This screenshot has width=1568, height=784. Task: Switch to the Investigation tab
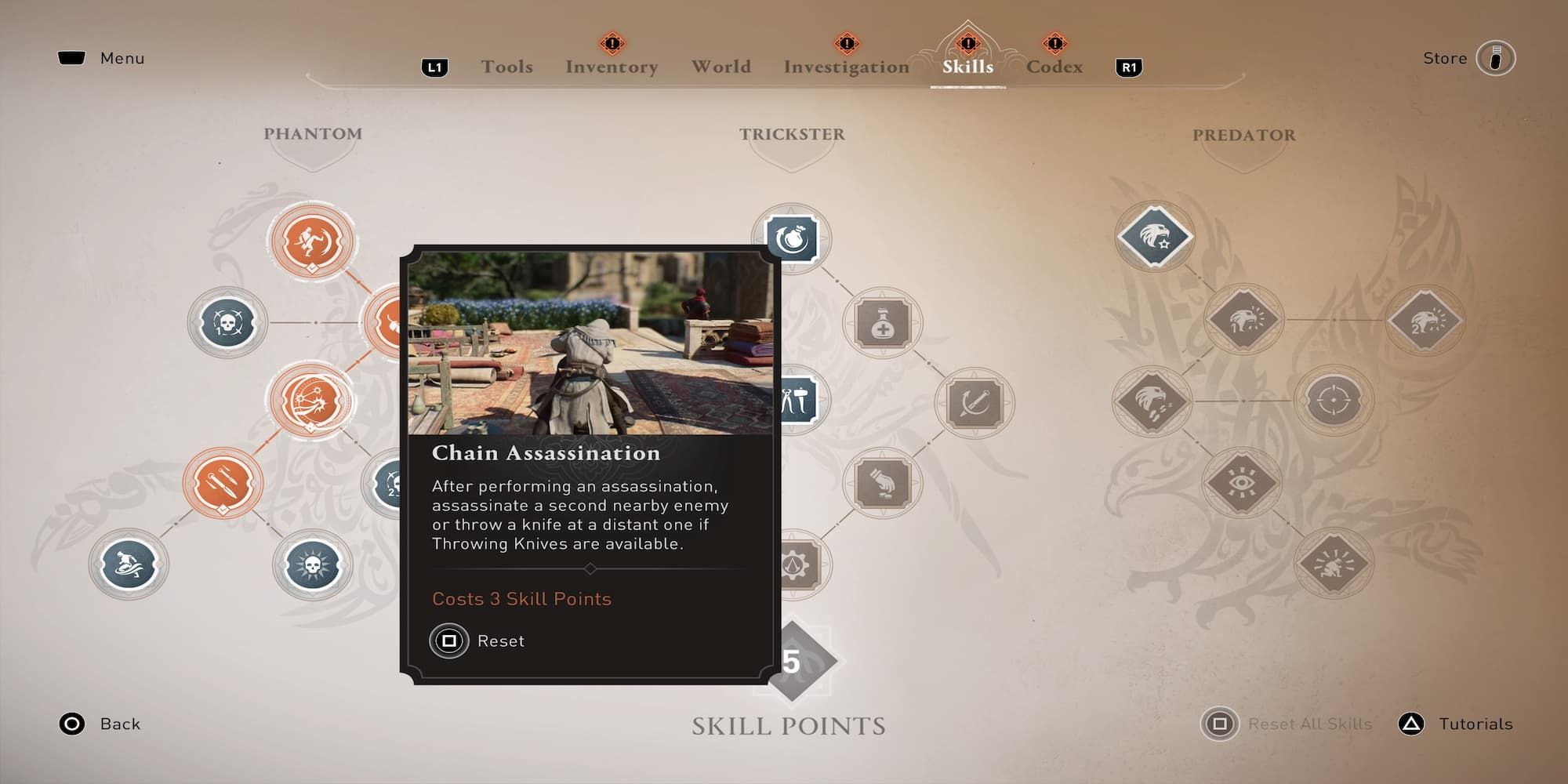[x=845, y=67]
